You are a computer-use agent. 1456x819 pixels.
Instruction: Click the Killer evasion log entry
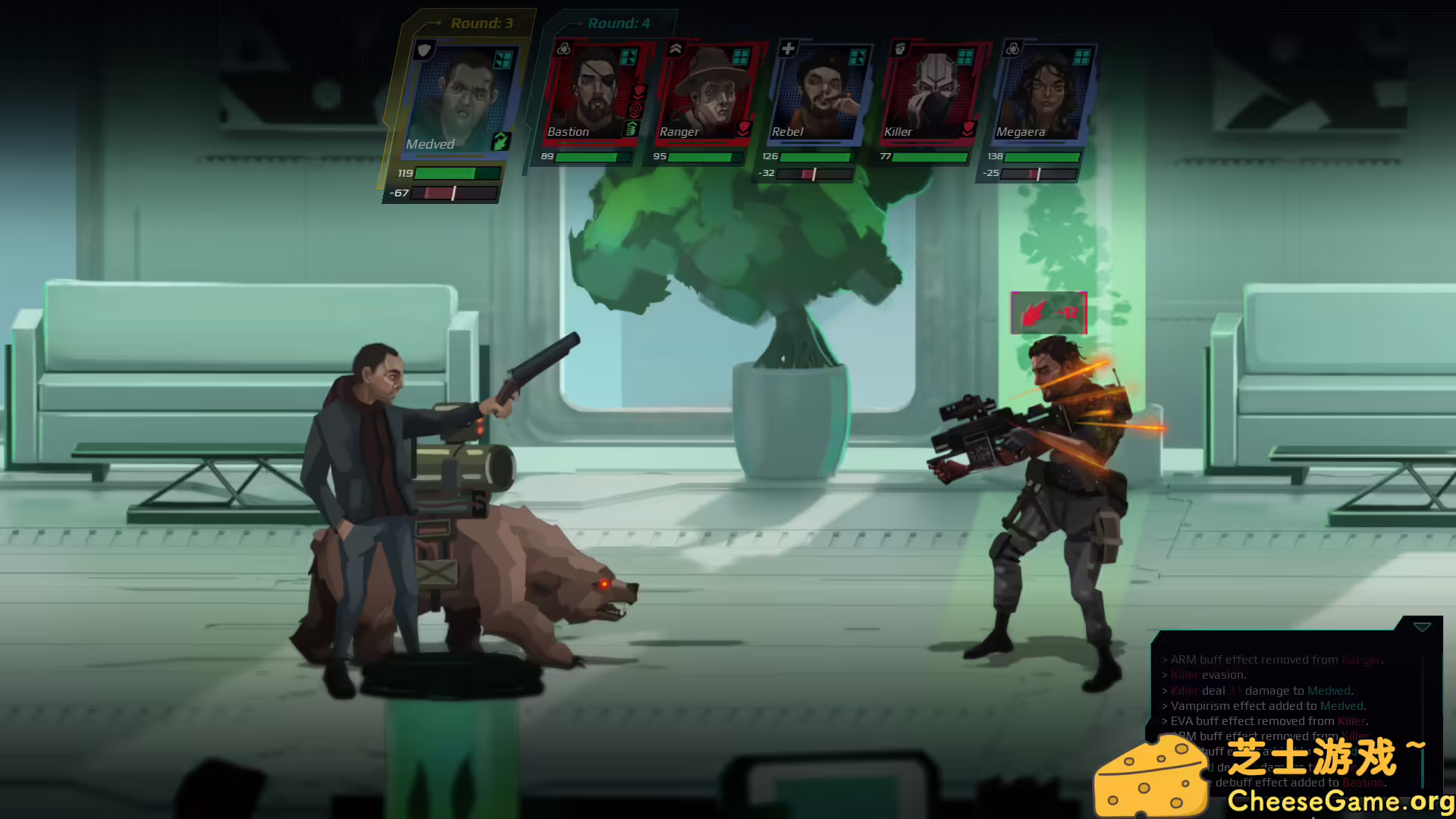[1207, 674]
